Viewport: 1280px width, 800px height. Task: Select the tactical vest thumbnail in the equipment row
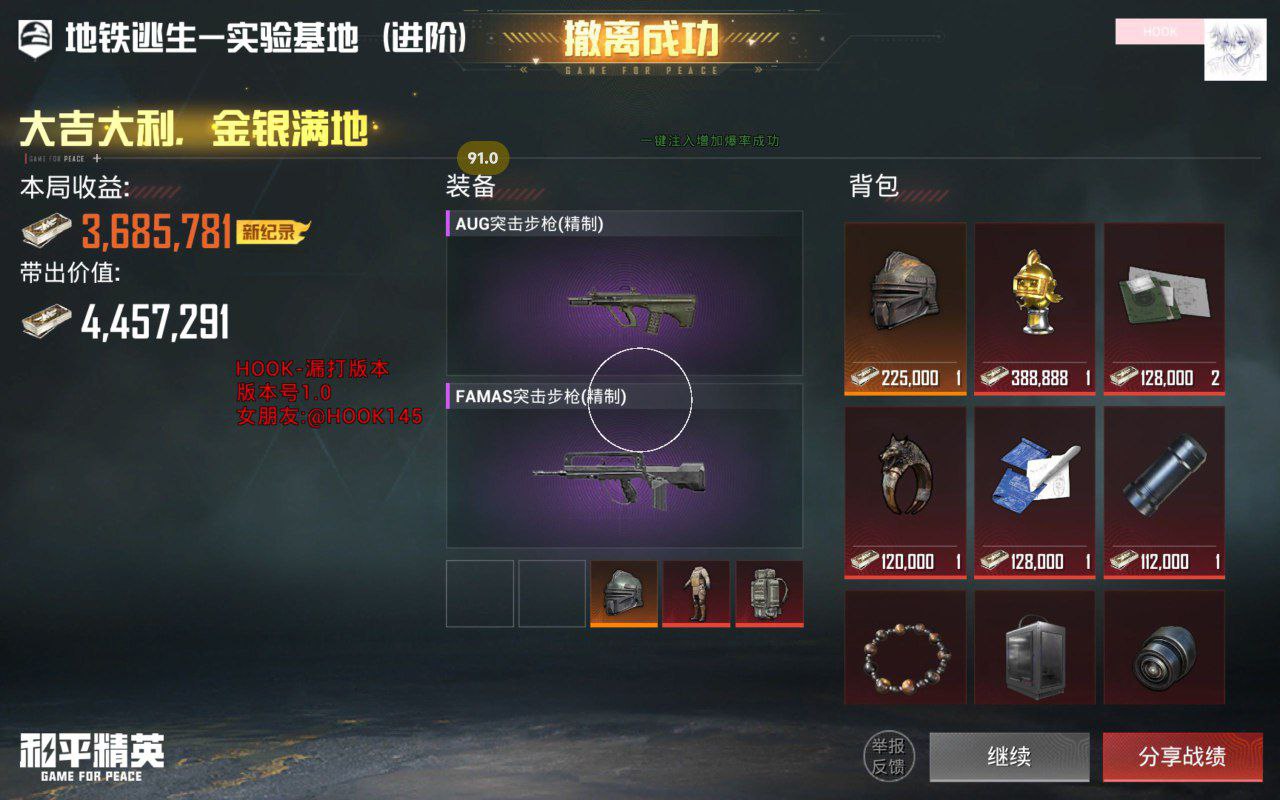[x=696, y=594]
